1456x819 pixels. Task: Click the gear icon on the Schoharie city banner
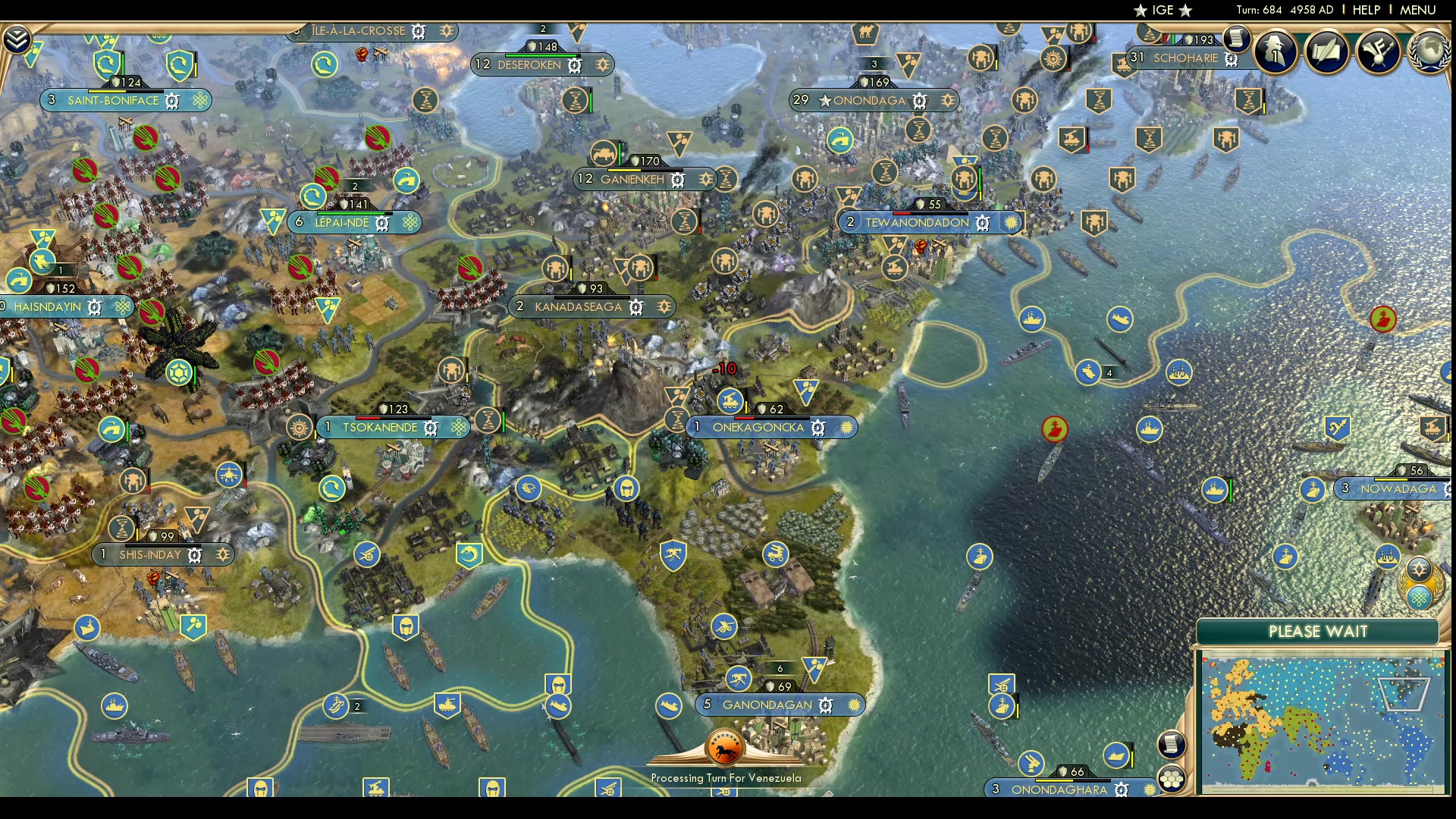tap(1229, 58)
